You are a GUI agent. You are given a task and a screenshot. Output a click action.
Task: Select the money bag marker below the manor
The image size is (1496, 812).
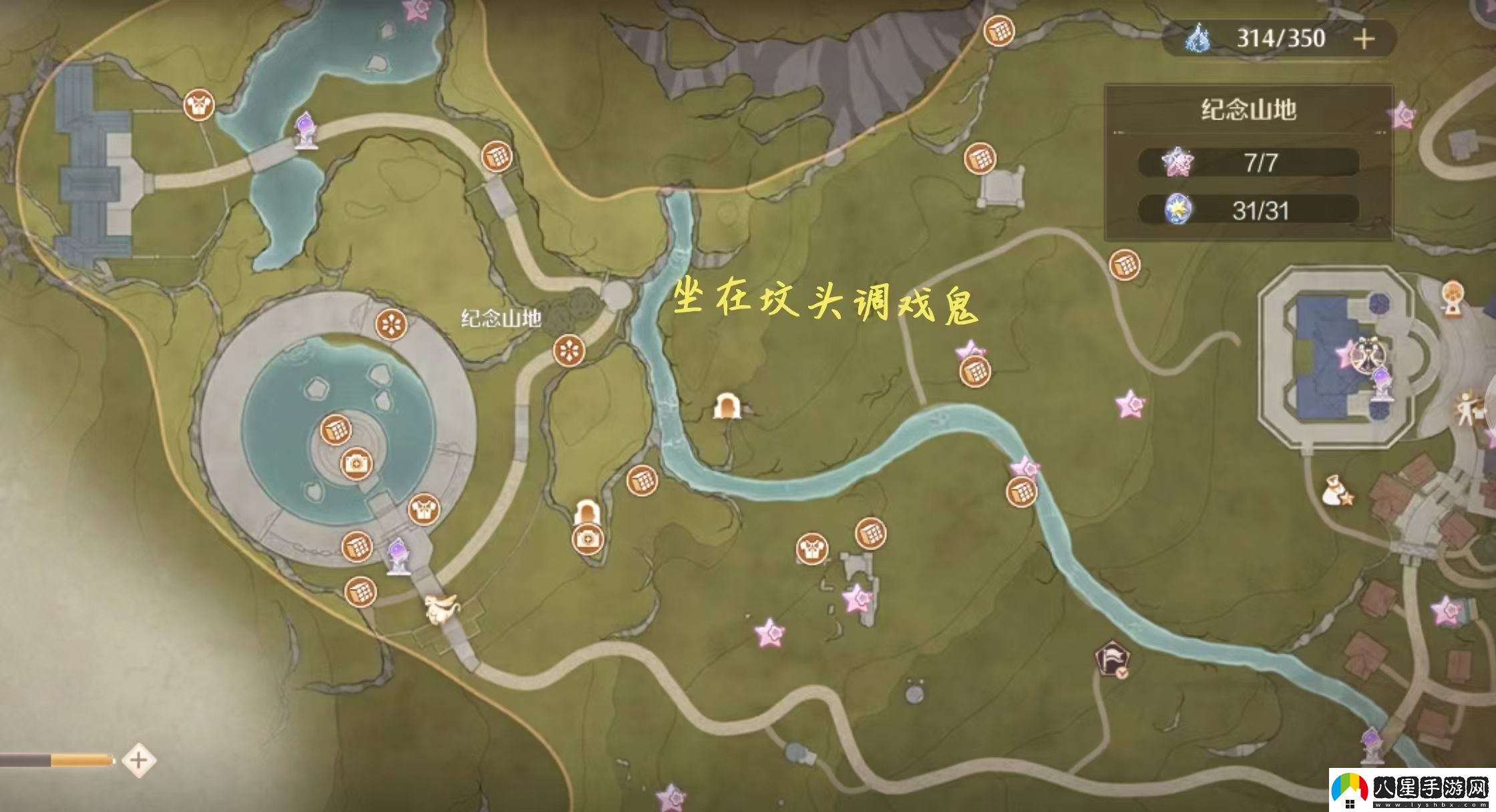(x=1333, y=489)
